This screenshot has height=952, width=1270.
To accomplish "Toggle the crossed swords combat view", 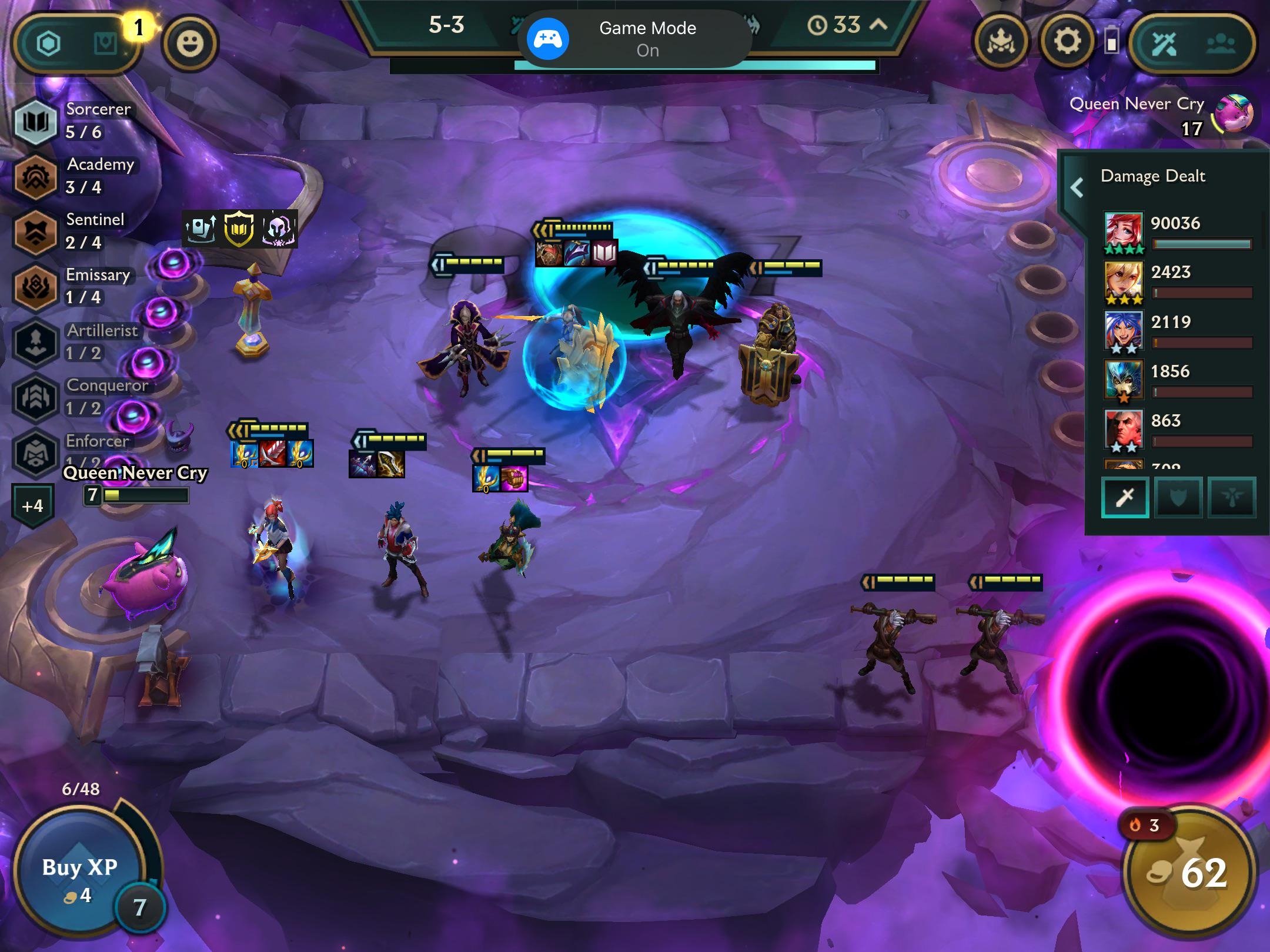I will (1164, 43).
